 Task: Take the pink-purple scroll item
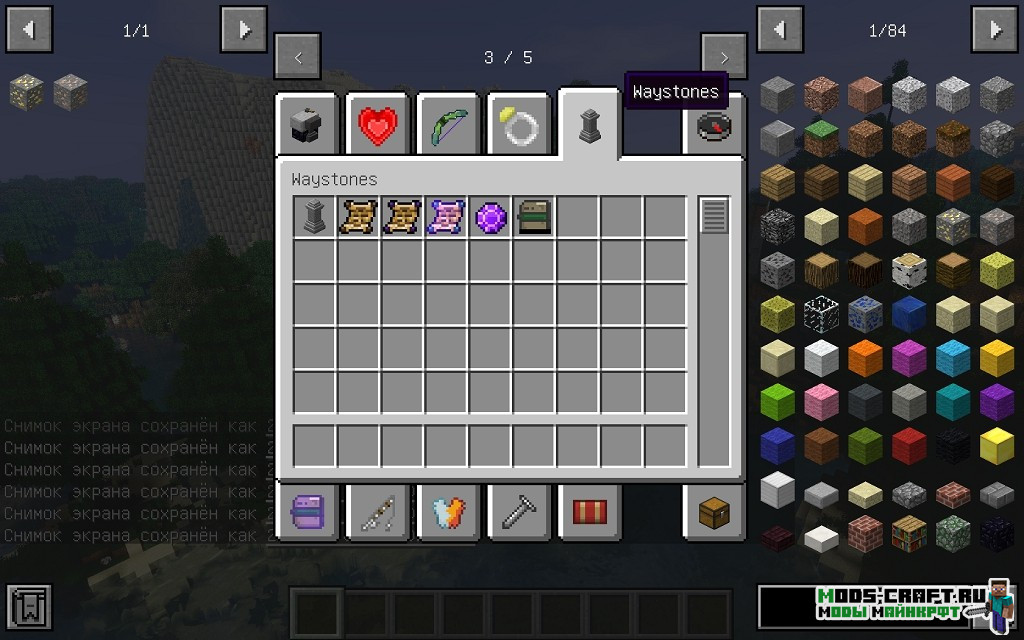coord(446,216)
